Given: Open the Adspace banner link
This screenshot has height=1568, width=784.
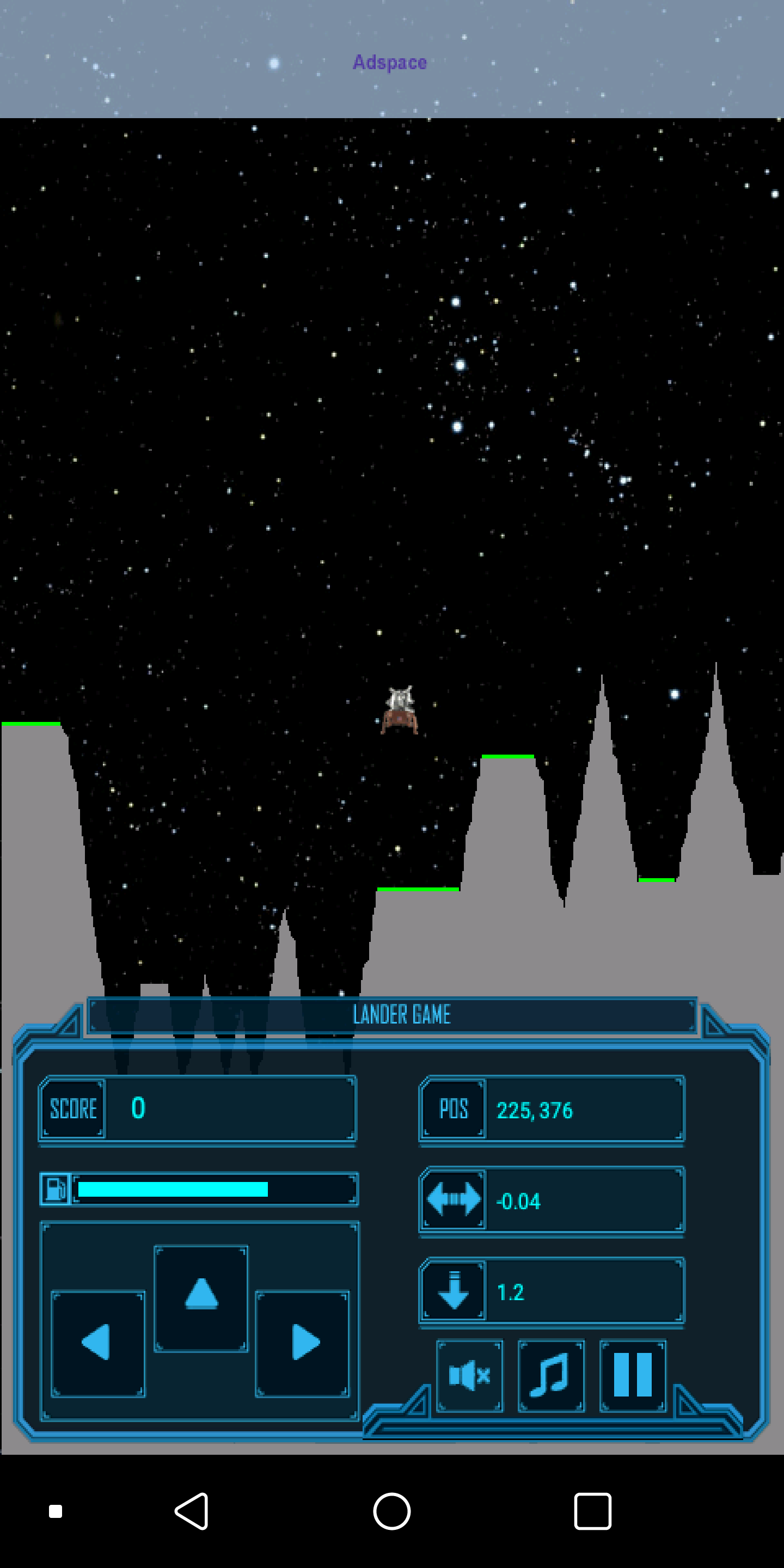Looking at the screenshot, I should pos(390,62).
